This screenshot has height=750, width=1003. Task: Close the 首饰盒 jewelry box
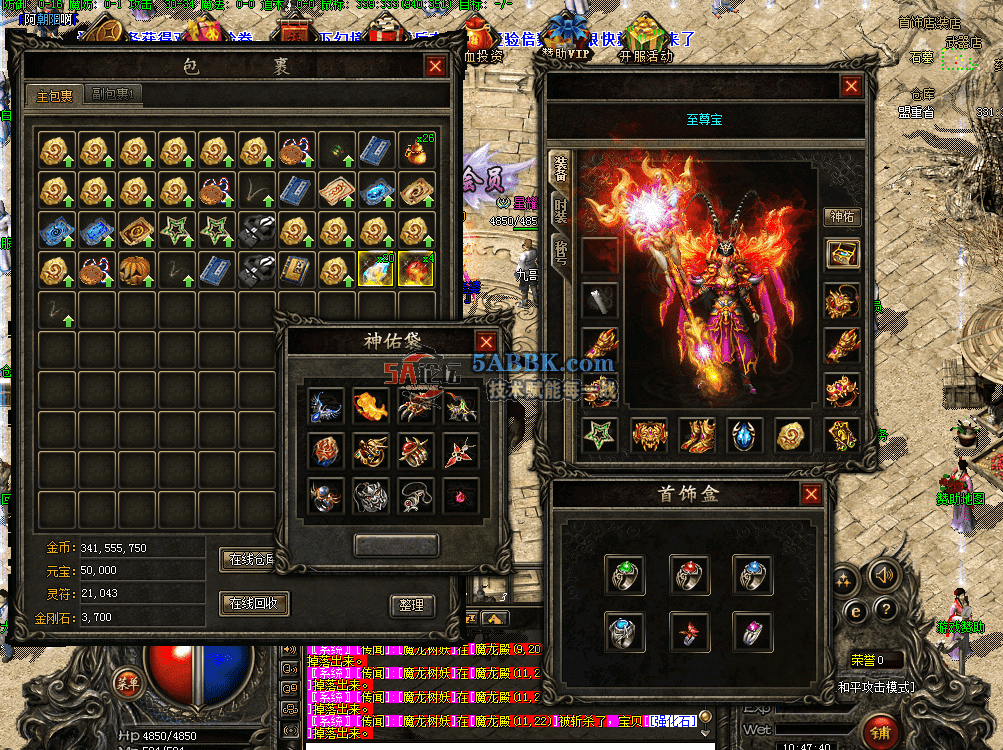click(x=811, y=494)
